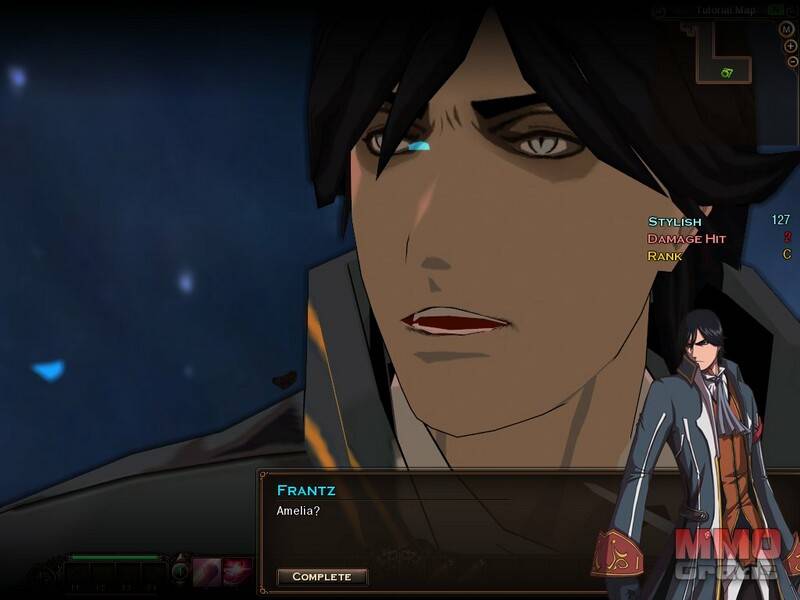The width and height of the screenshot is (800, 600).
Task: Zoom in the minimap with the plus button
Action: (x=790, y=46)
